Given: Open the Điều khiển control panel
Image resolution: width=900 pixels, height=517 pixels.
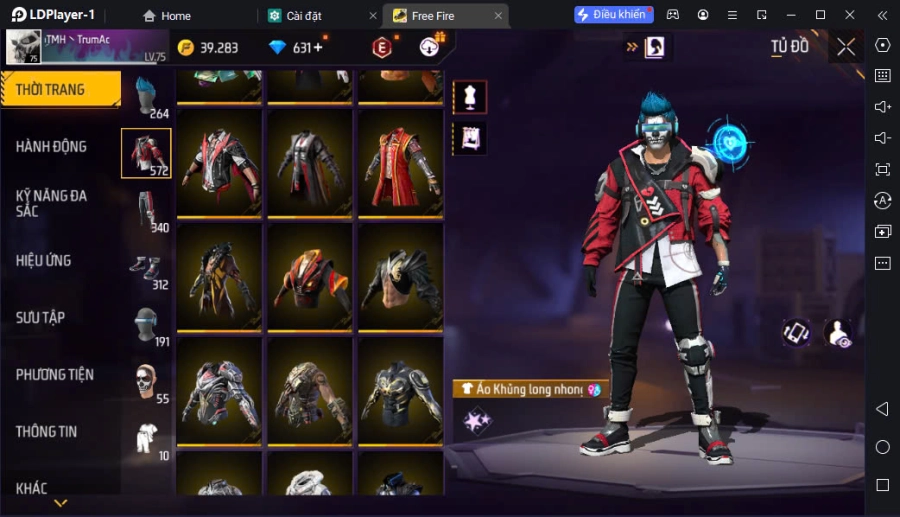Looking at the screenshot, I should click(613, 15).
